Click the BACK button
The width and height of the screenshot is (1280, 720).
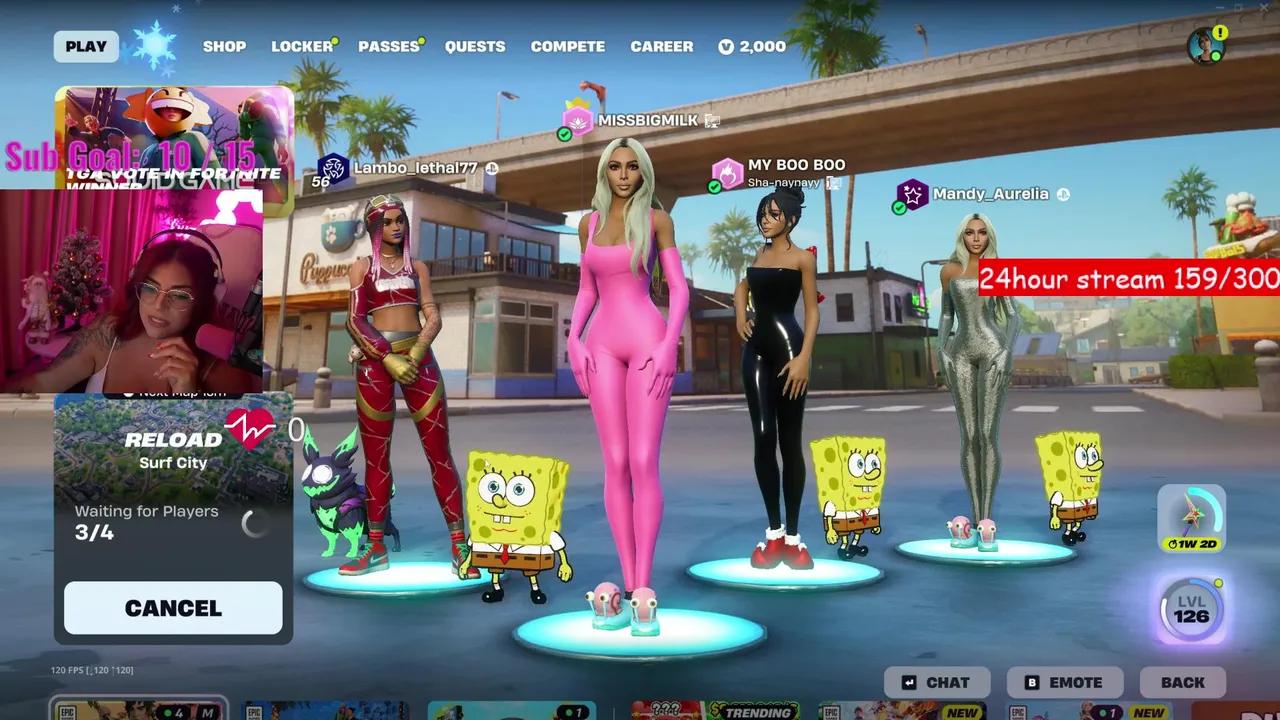click(x=1183, y=682)
